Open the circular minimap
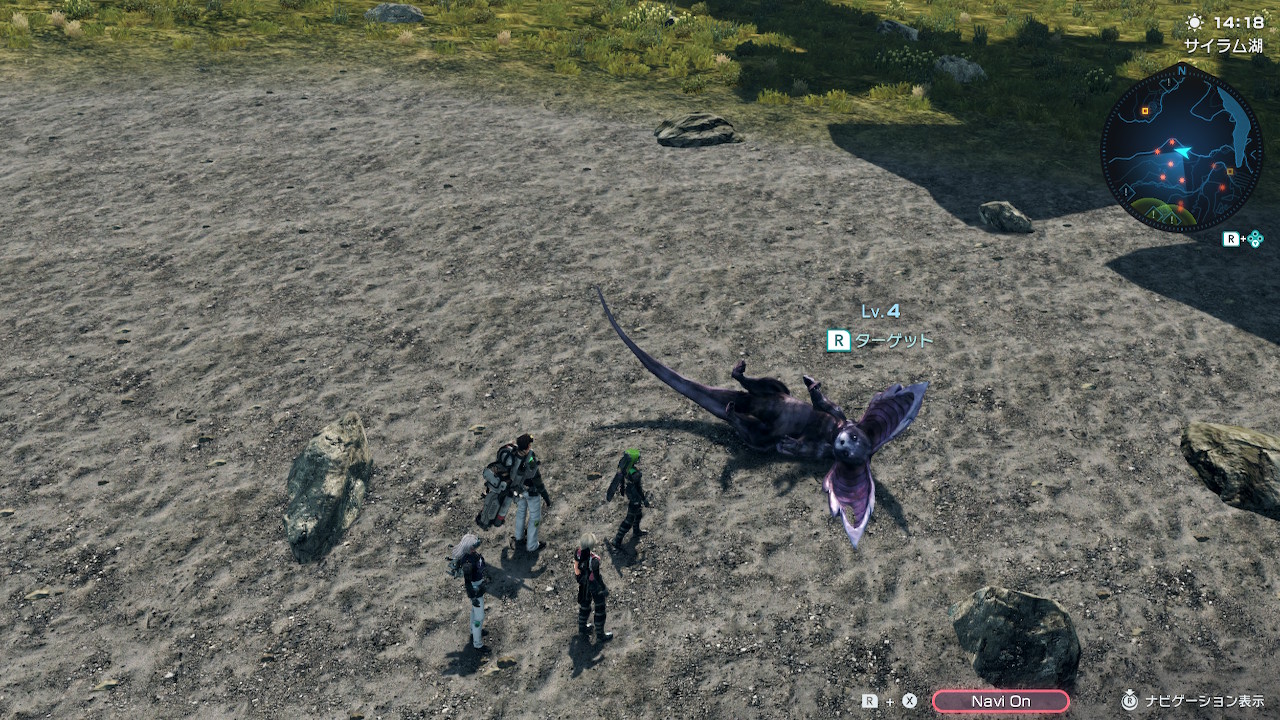1280x720 pixels. (x=1181, y=149)
